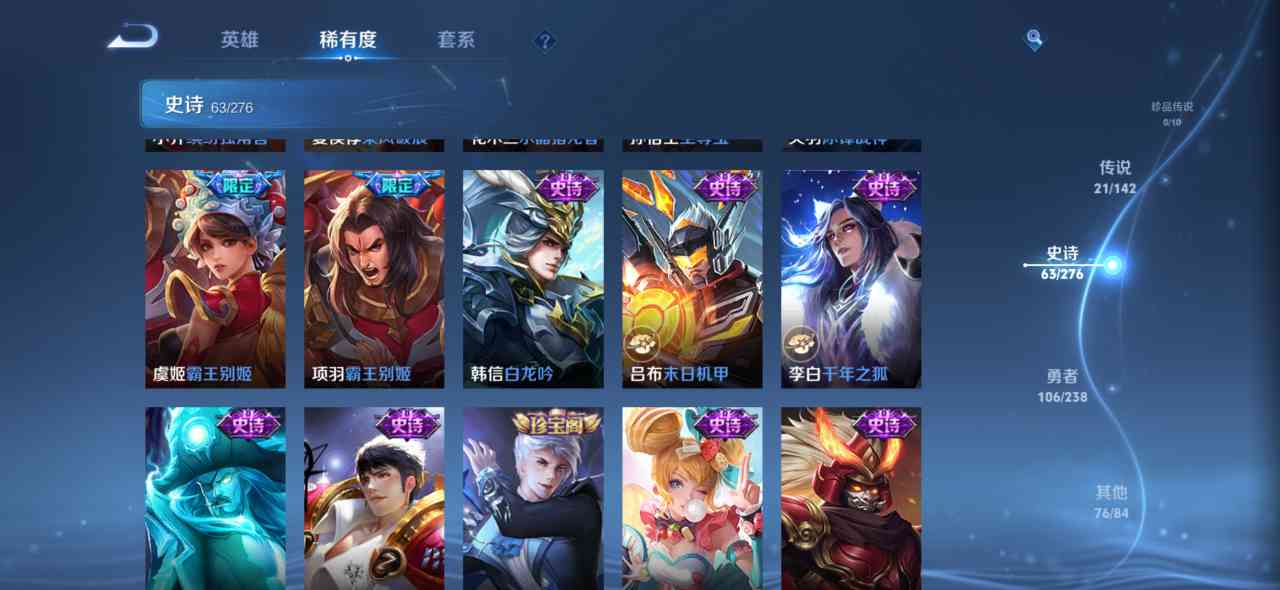Open the 韩信 白龙吟 skin card
This screenshot has height=590, width=1280.
pyautogui.click(x=533, y=278)
